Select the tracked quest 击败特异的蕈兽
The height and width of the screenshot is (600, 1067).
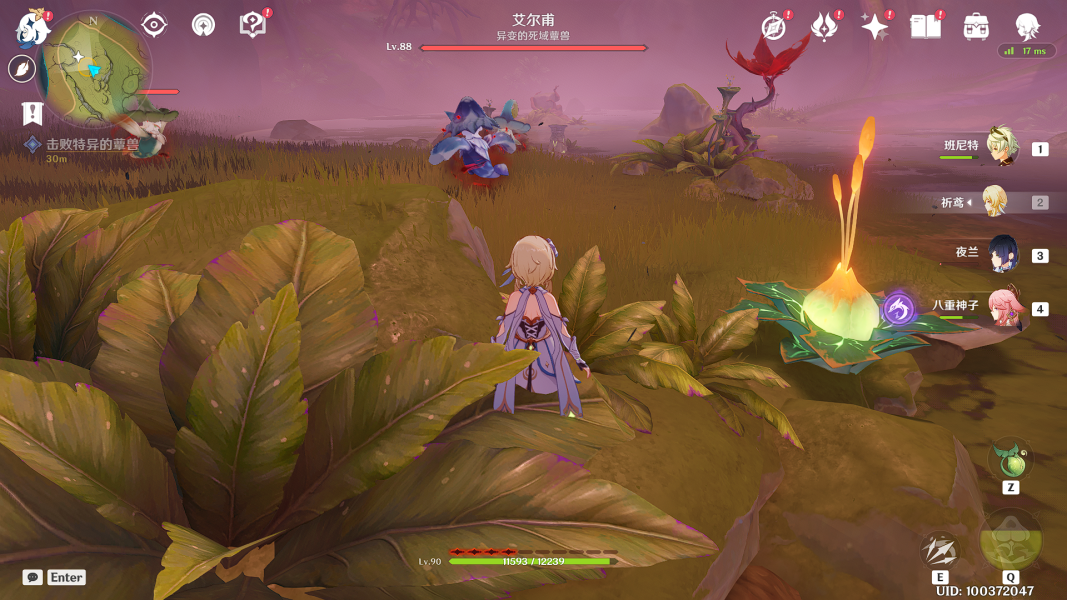click(x=91, y=144)
